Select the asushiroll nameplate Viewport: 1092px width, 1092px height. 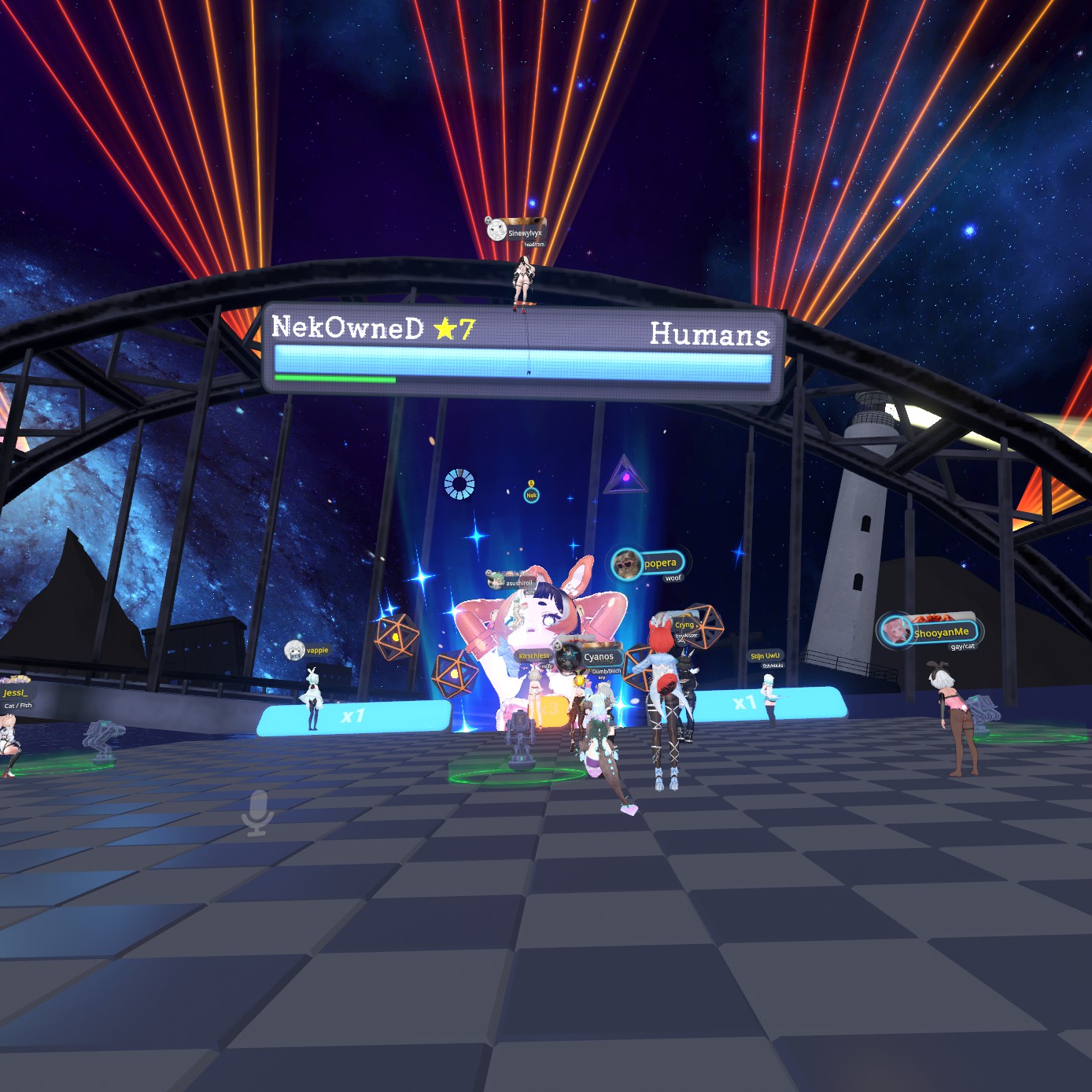tap(512, 582)
